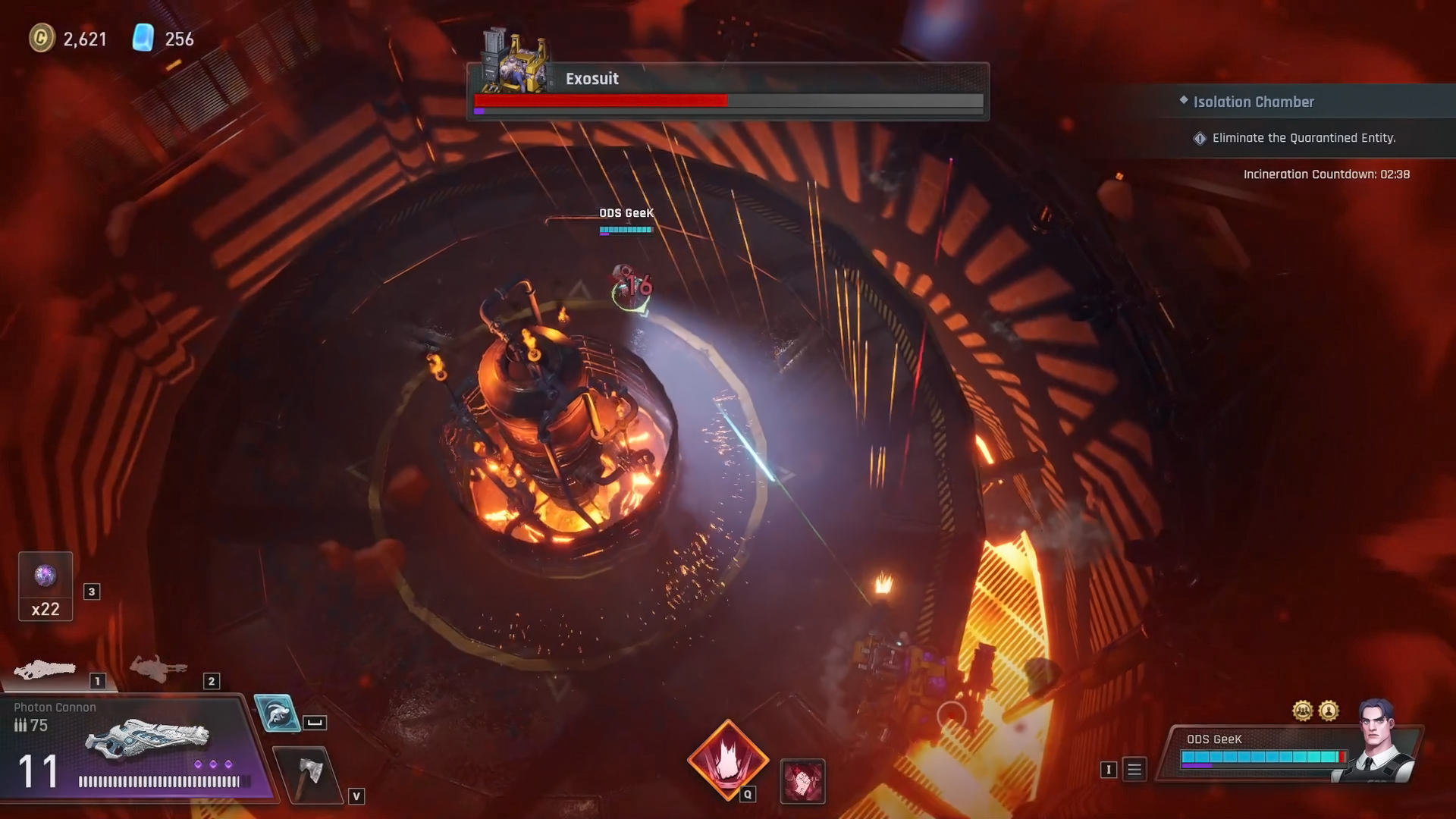The height and width of the screenshot is (819, 1456).
Task: Click the Exosuit boss portrait icon
Action: [x=516, y=61]
